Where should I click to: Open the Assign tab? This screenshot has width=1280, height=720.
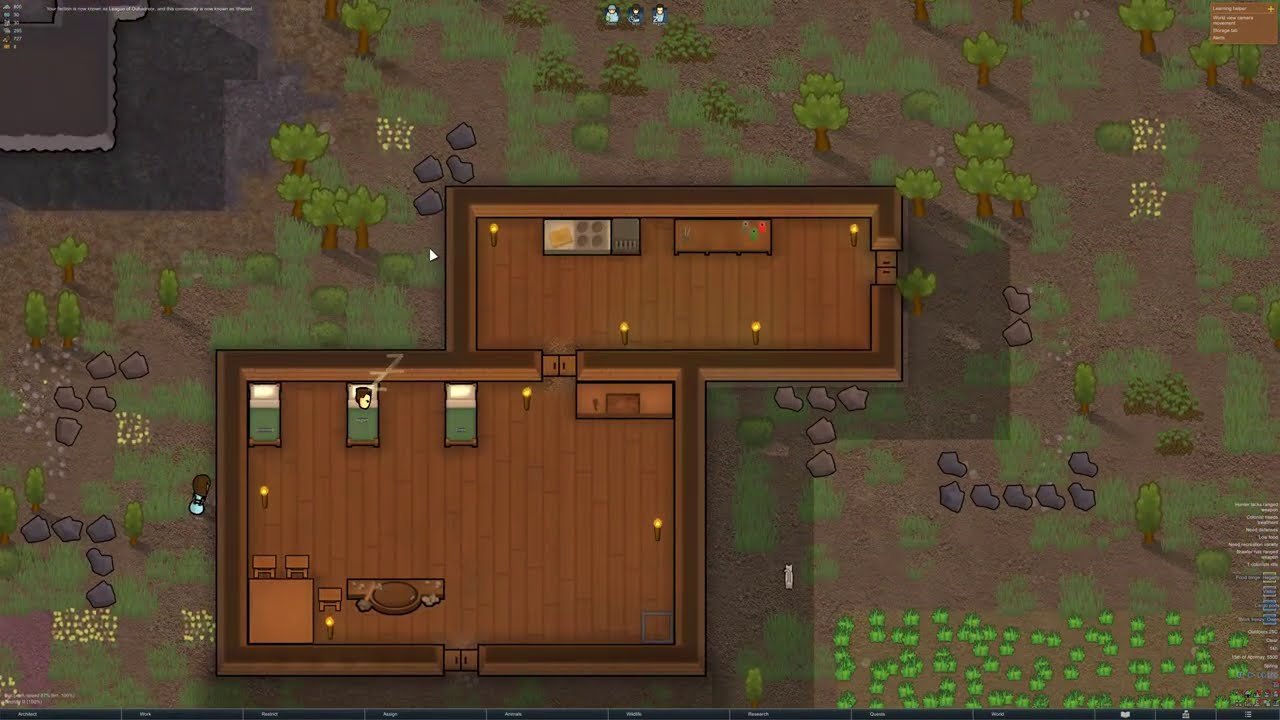[390, 714]
